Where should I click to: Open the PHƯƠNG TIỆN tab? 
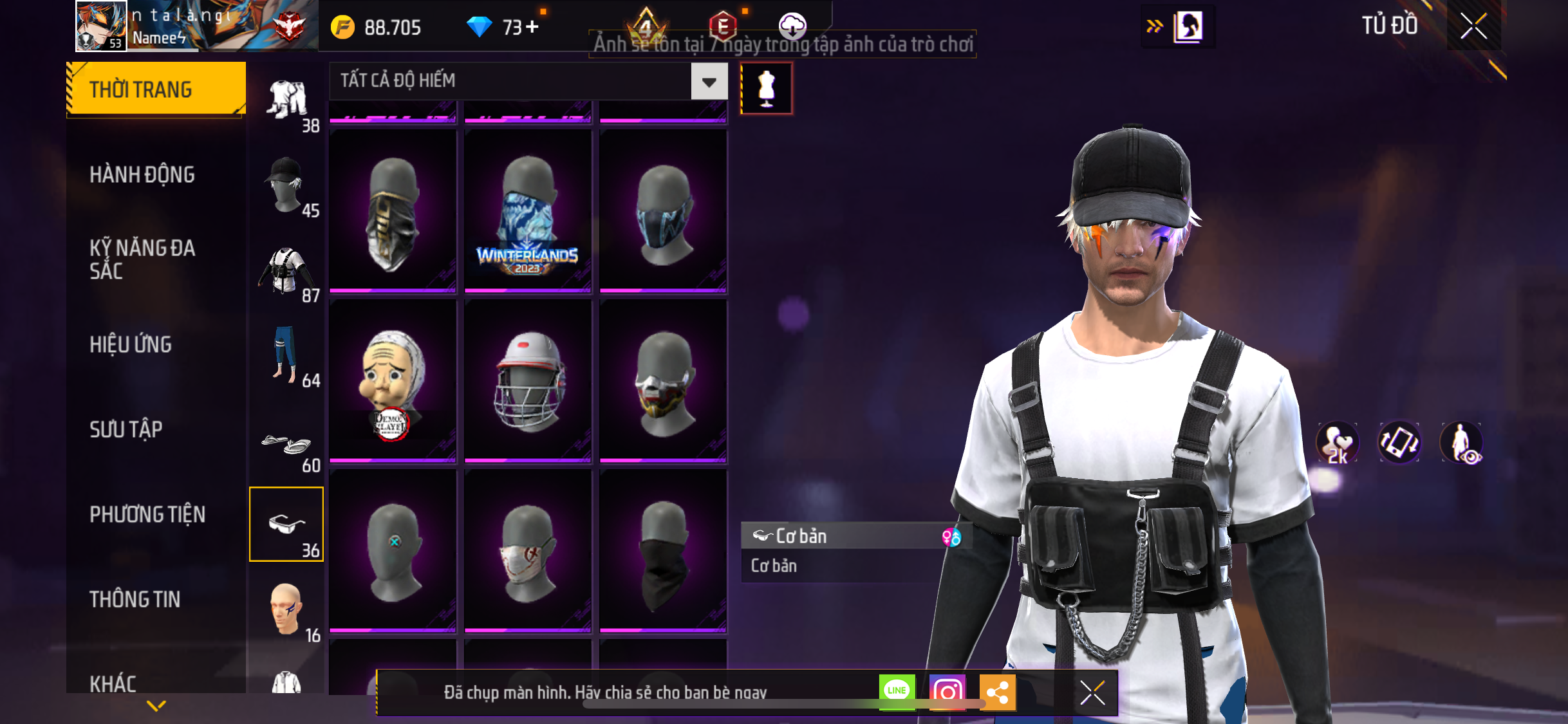pos(147,514)
